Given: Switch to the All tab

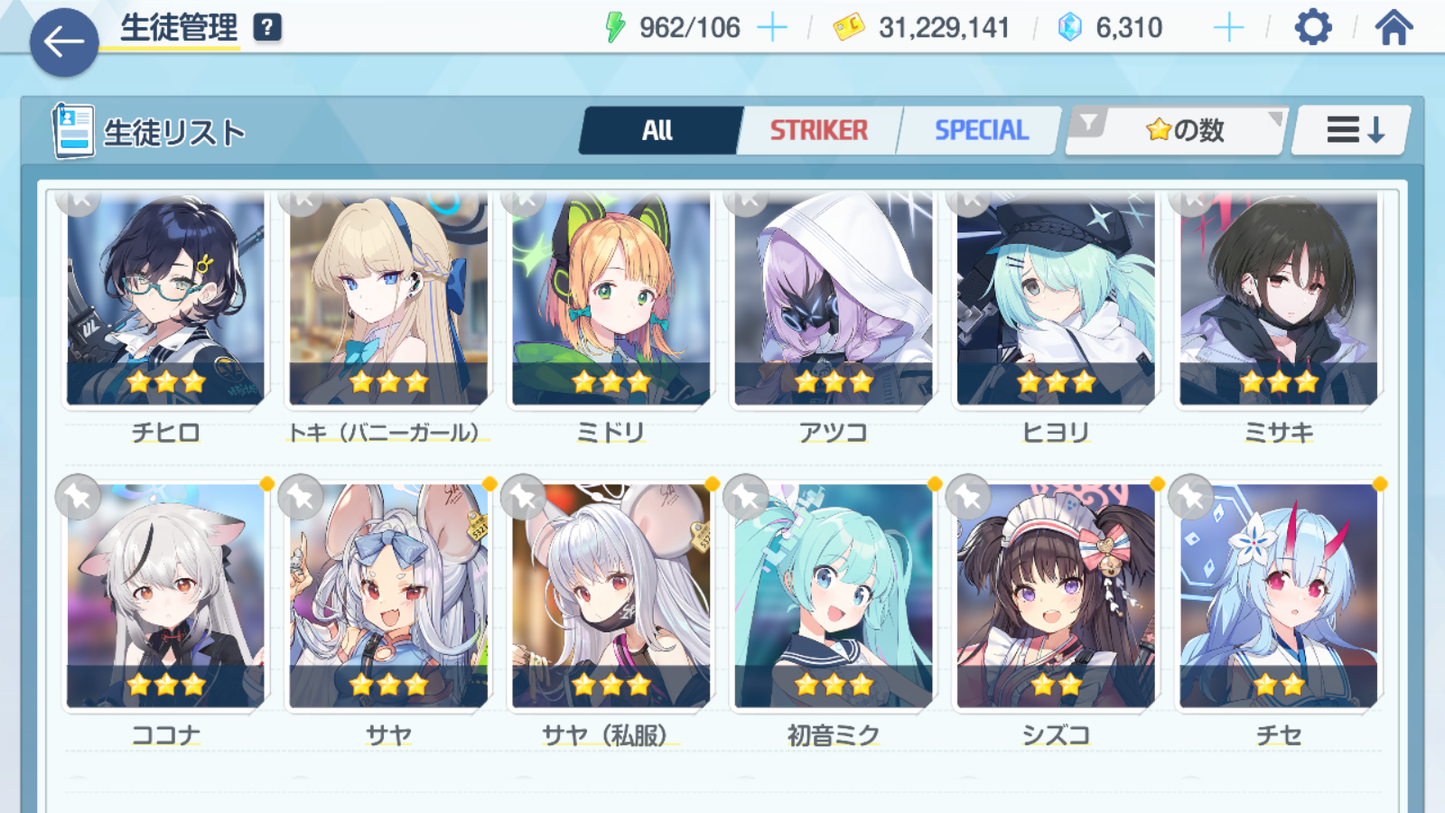Looking at the screenshot, I should coord(658,130).
